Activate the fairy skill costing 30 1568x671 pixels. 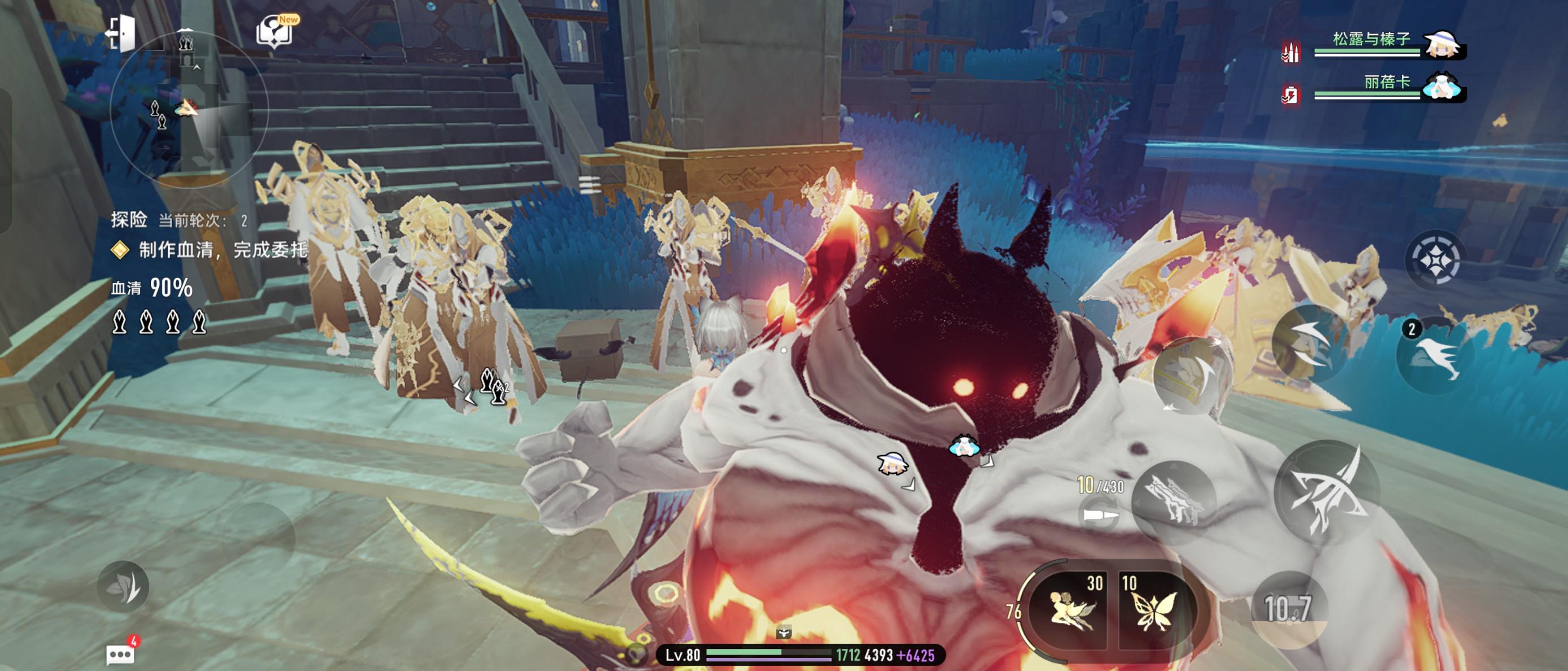(1070, 608)
